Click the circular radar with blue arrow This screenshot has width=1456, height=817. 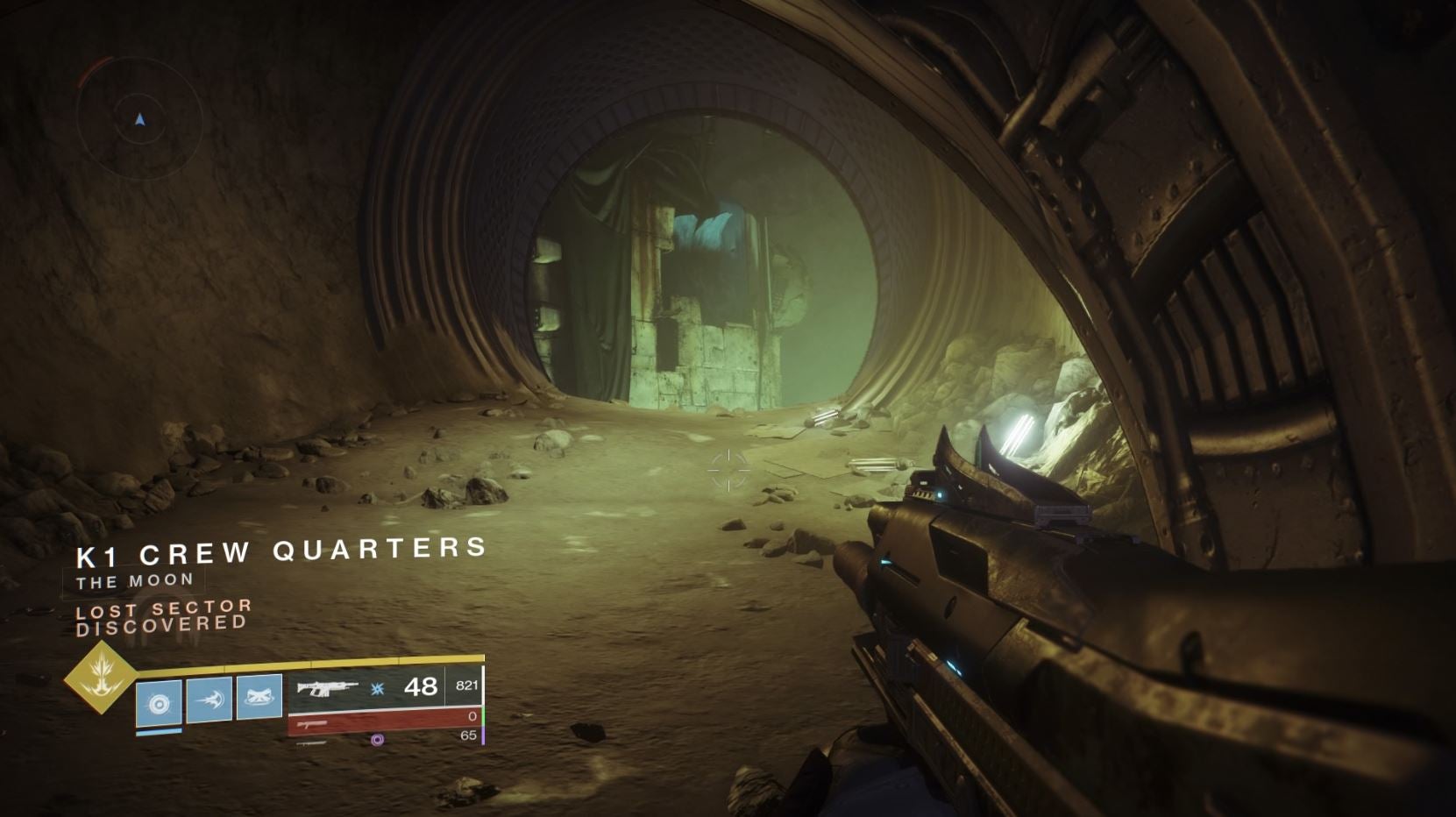coord(140,118)
